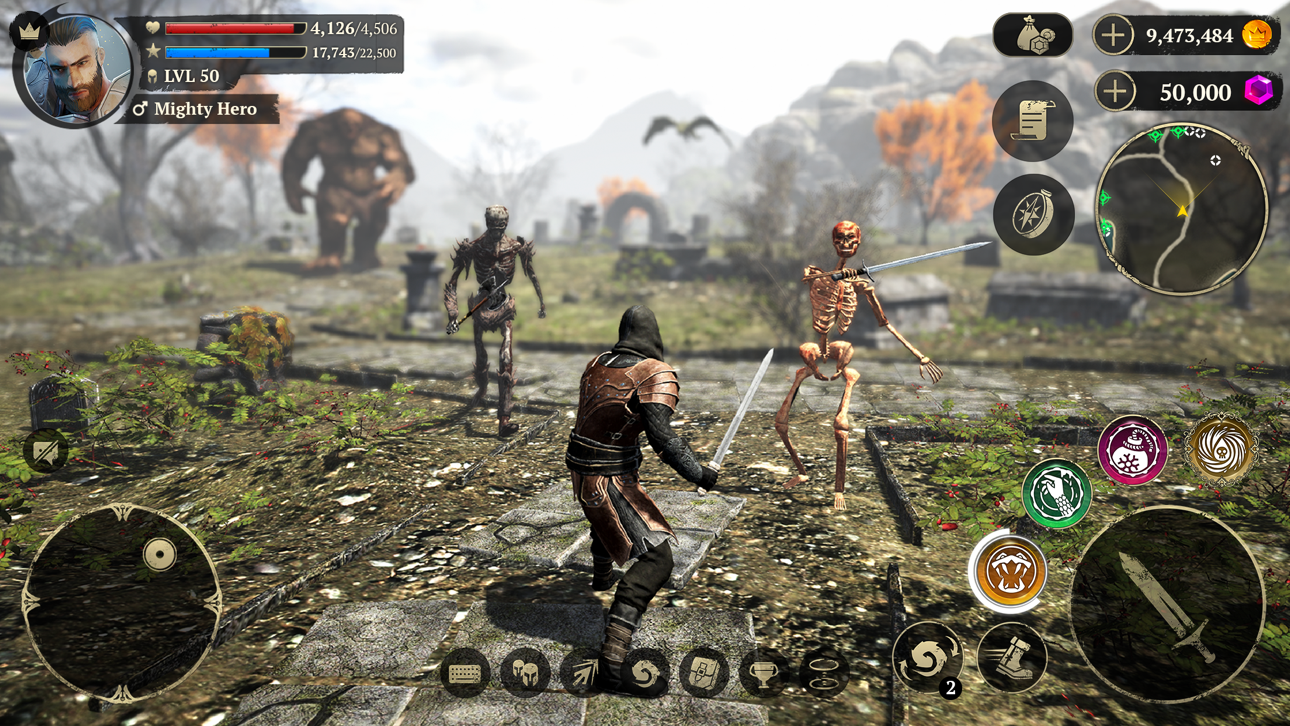
Task: Select the arrow skills icon at bottom
Action: [585, 671]
